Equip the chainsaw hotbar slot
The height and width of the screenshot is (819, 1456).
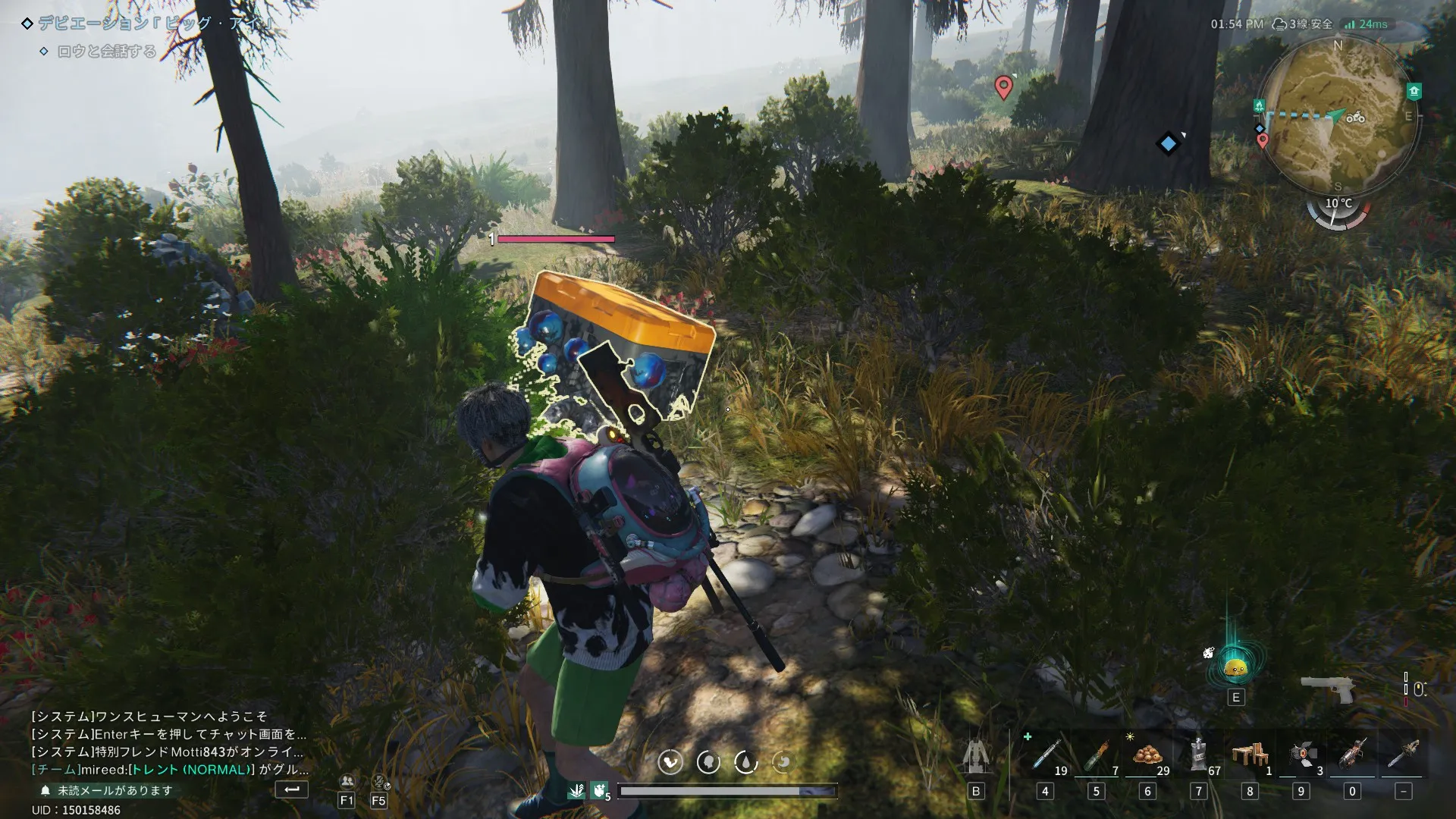click(x=1403, y=755)
